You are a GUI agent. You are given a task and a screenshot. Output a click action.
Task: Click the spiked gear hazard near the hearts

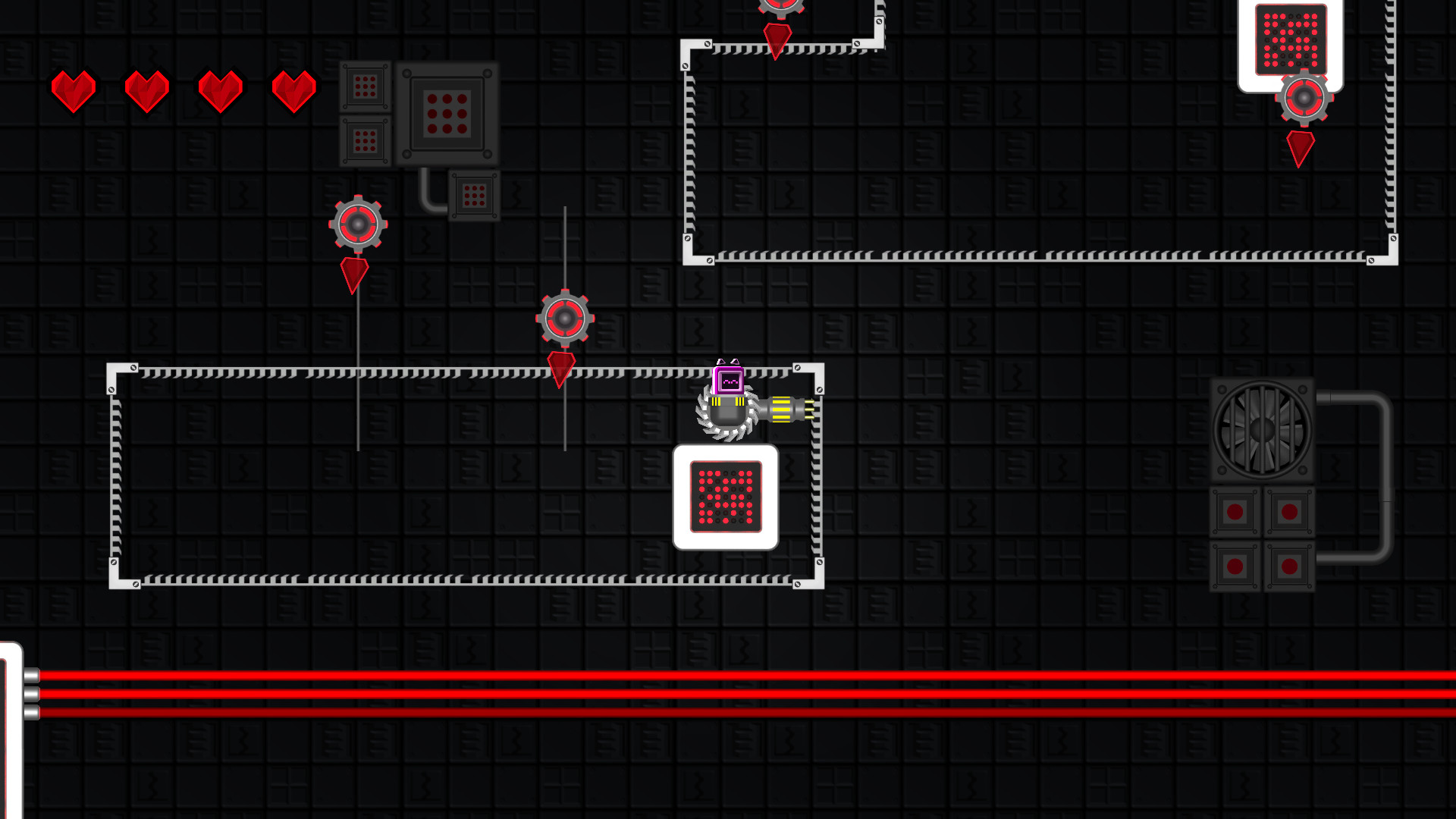(356, 224)
